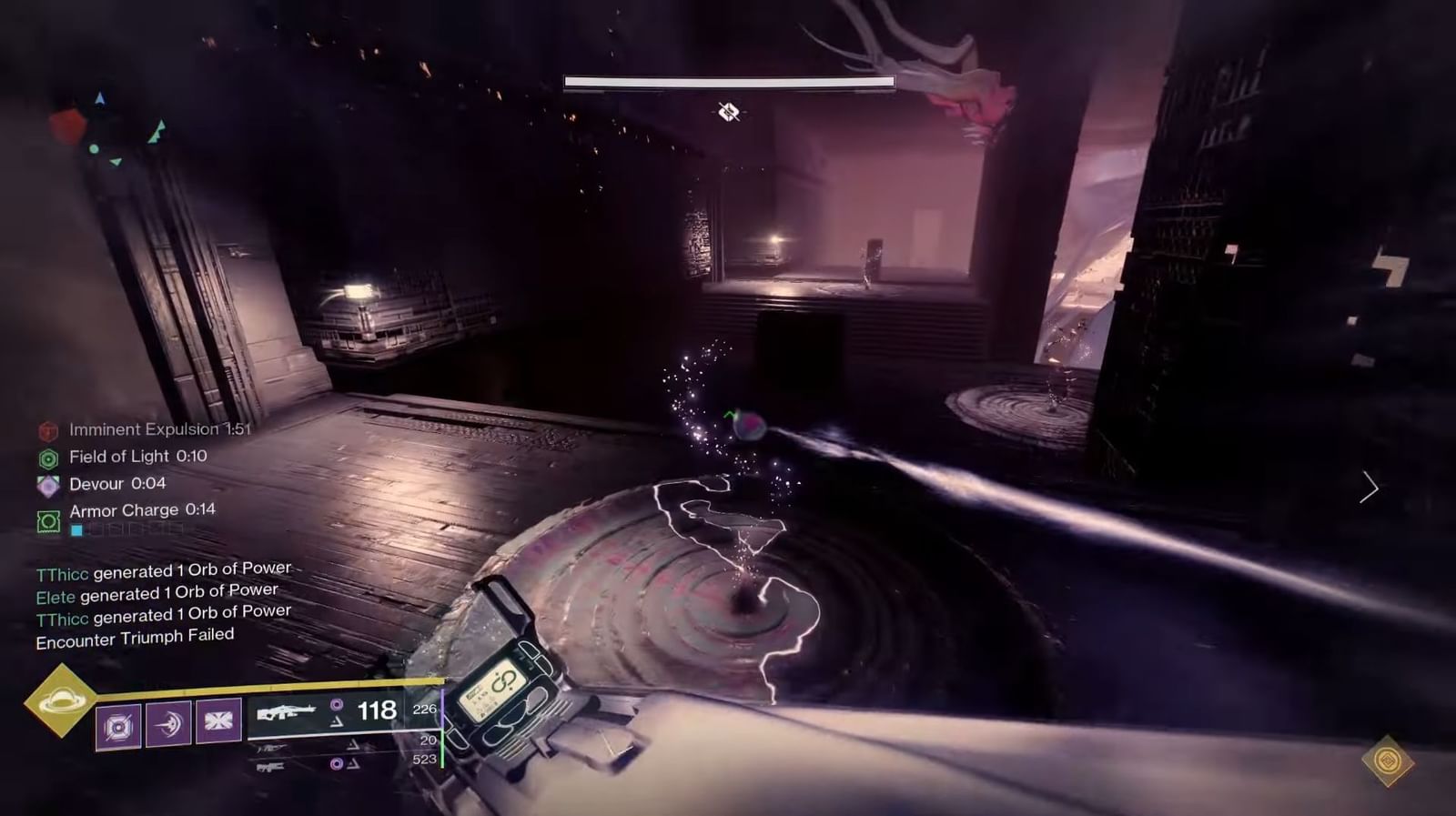Expand the right-edge chevron arrow
Screen dimensions: 1456x816
(1369, 489)
